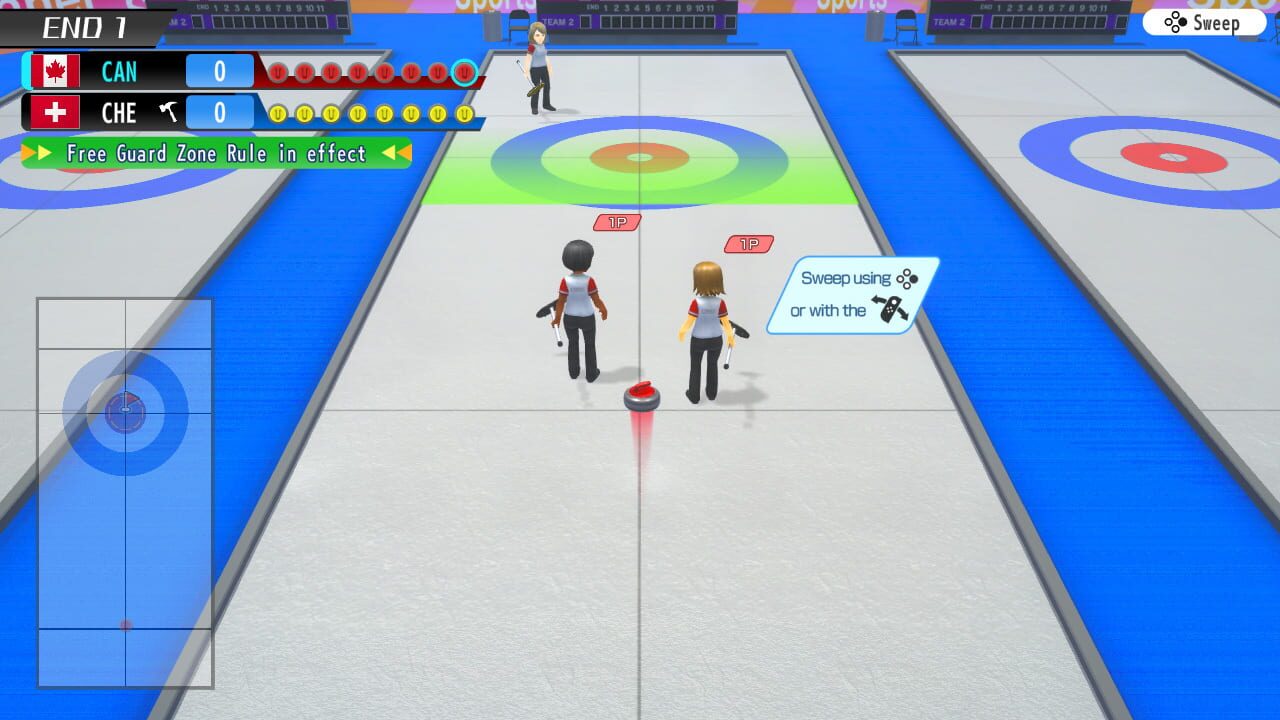Toggle the Free Guard Zone Rule banner
The width and height of the screenshot is (1280, 720).
pos(216,154)
